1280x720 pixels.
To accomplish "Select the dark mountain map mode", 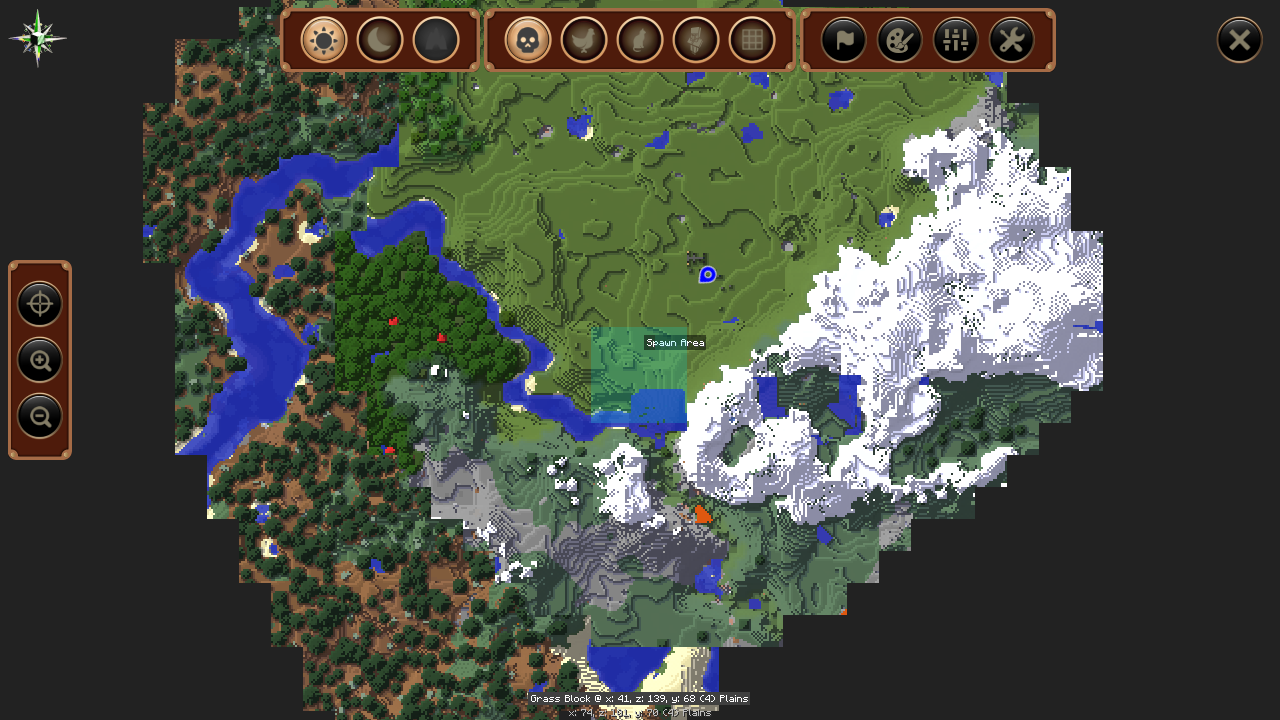I will coord(436,41).
